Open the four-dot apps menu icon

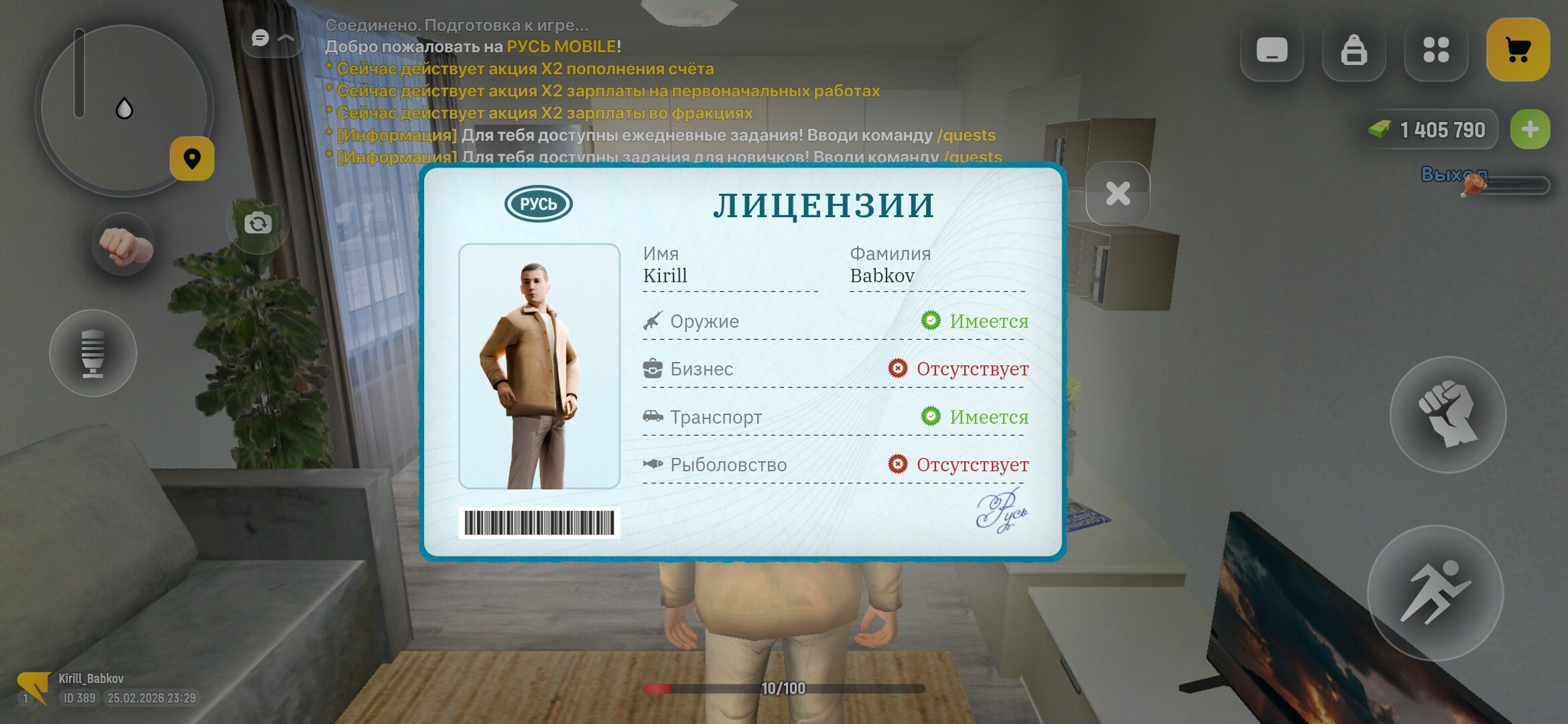pos(1435,49)
